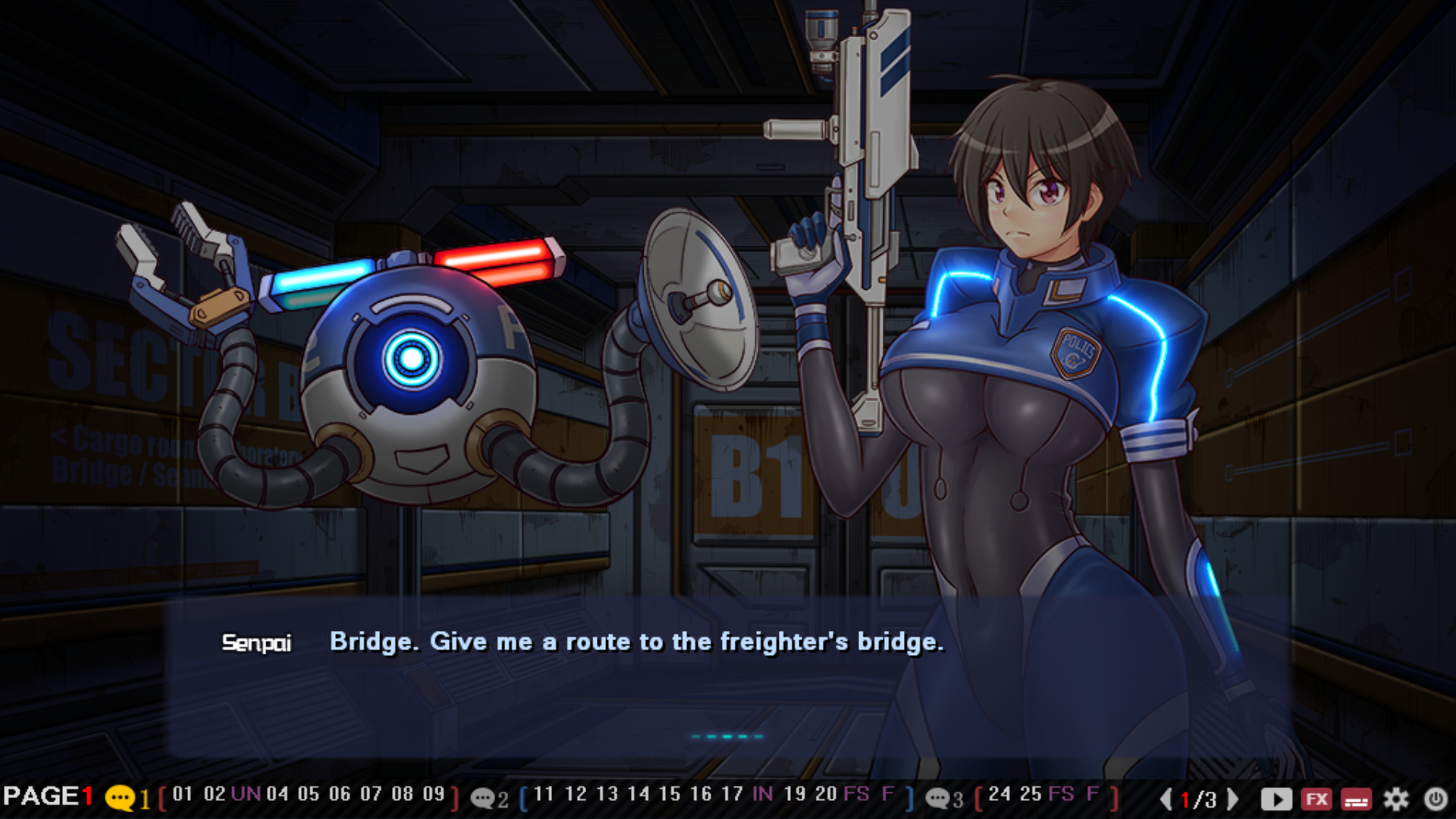Image resolution: width=1456 pixels, height=819 pixels.
Task: Select the UN scene marker
Action: (246, 795)
